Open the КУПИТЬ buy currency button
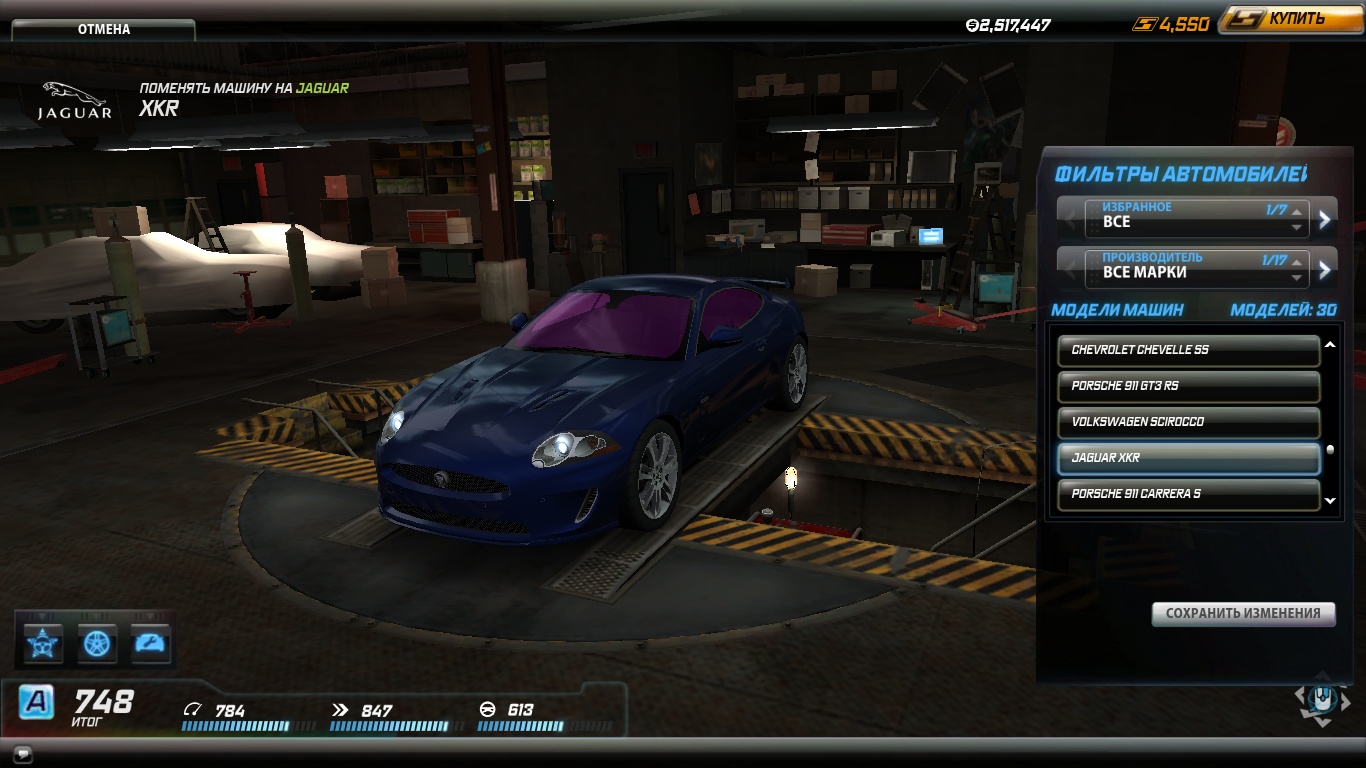The height and width of the screenshot is (768, 1366). 1288,20
